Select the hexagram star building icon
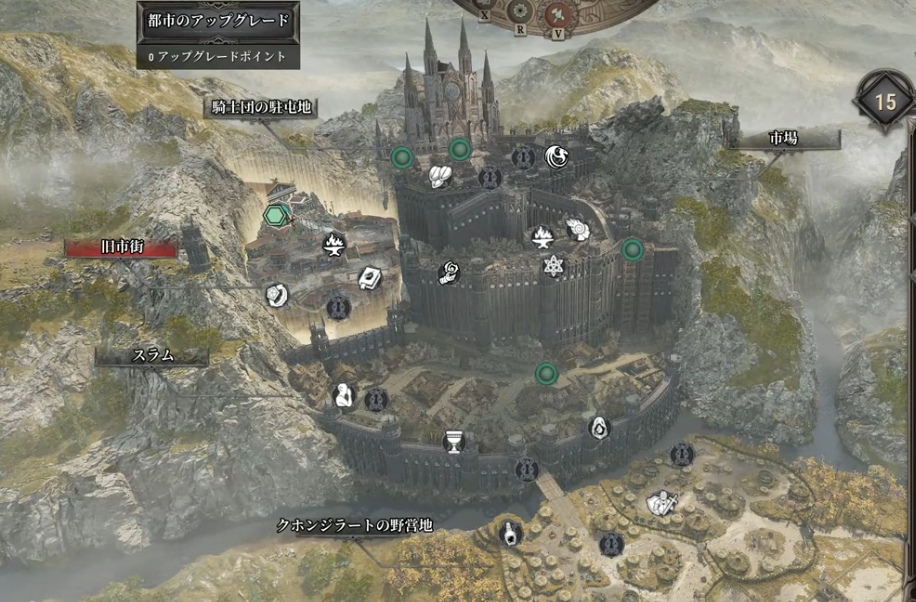This screenshot has height=602, width=916. click(553, 265)
